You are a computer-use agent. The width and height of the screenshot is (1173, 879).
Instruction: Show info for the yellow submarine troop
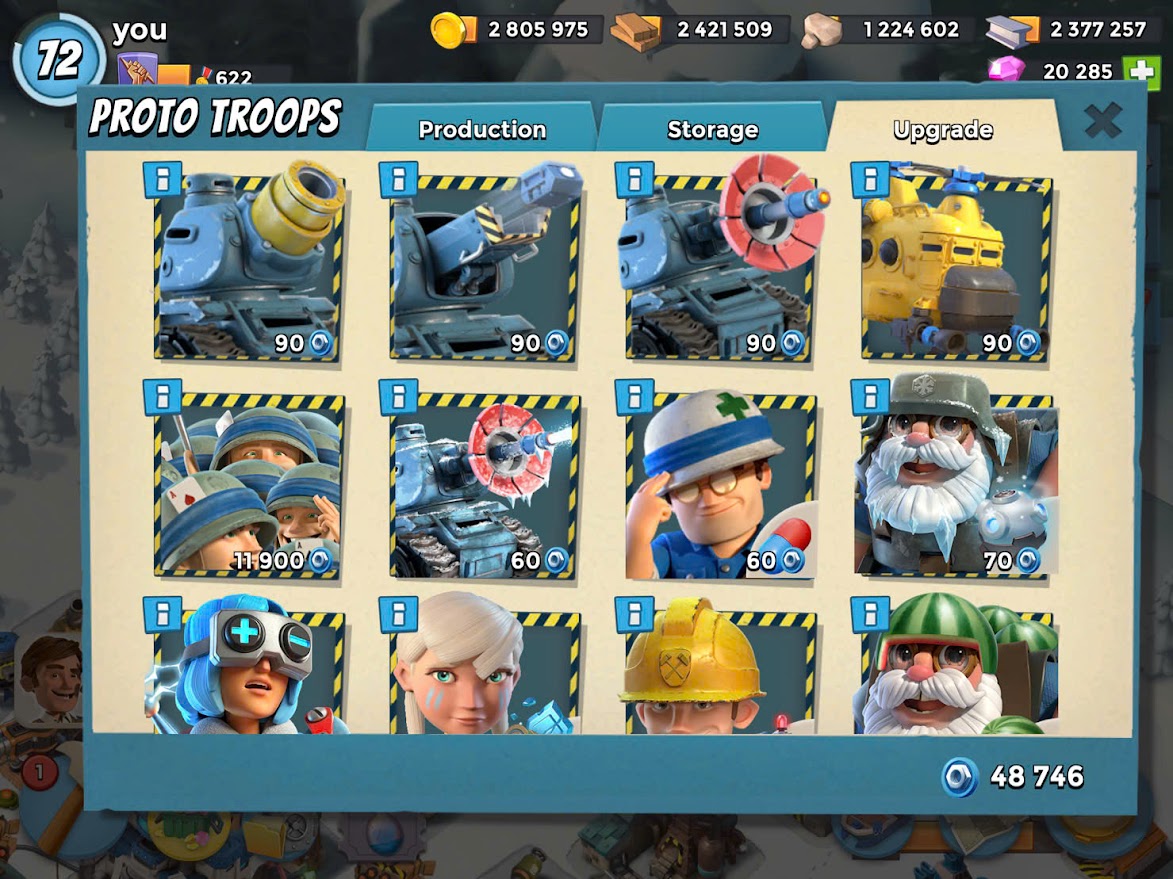pos(870,179)
